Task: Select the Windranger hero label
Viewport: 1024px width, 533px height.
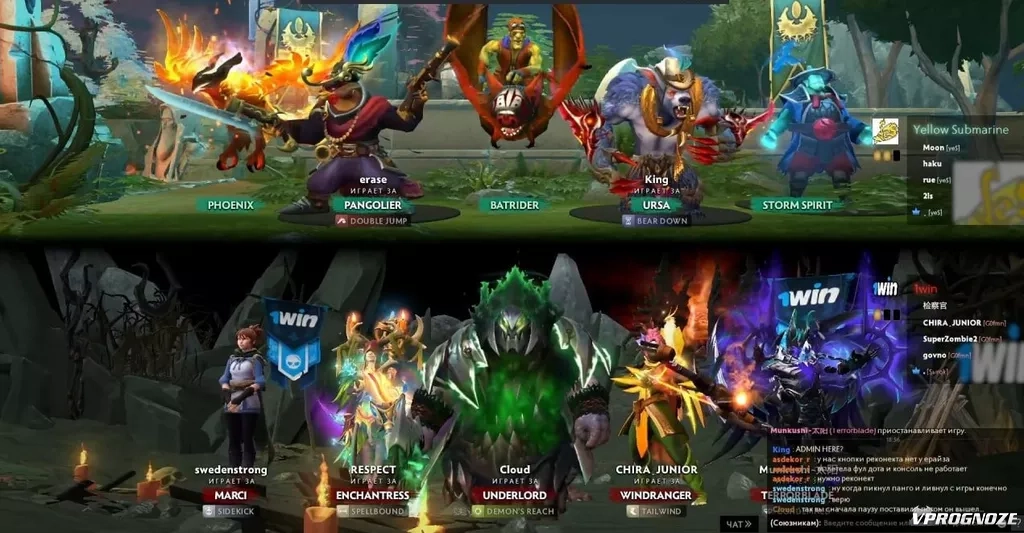Action: (x=656, y=495)
